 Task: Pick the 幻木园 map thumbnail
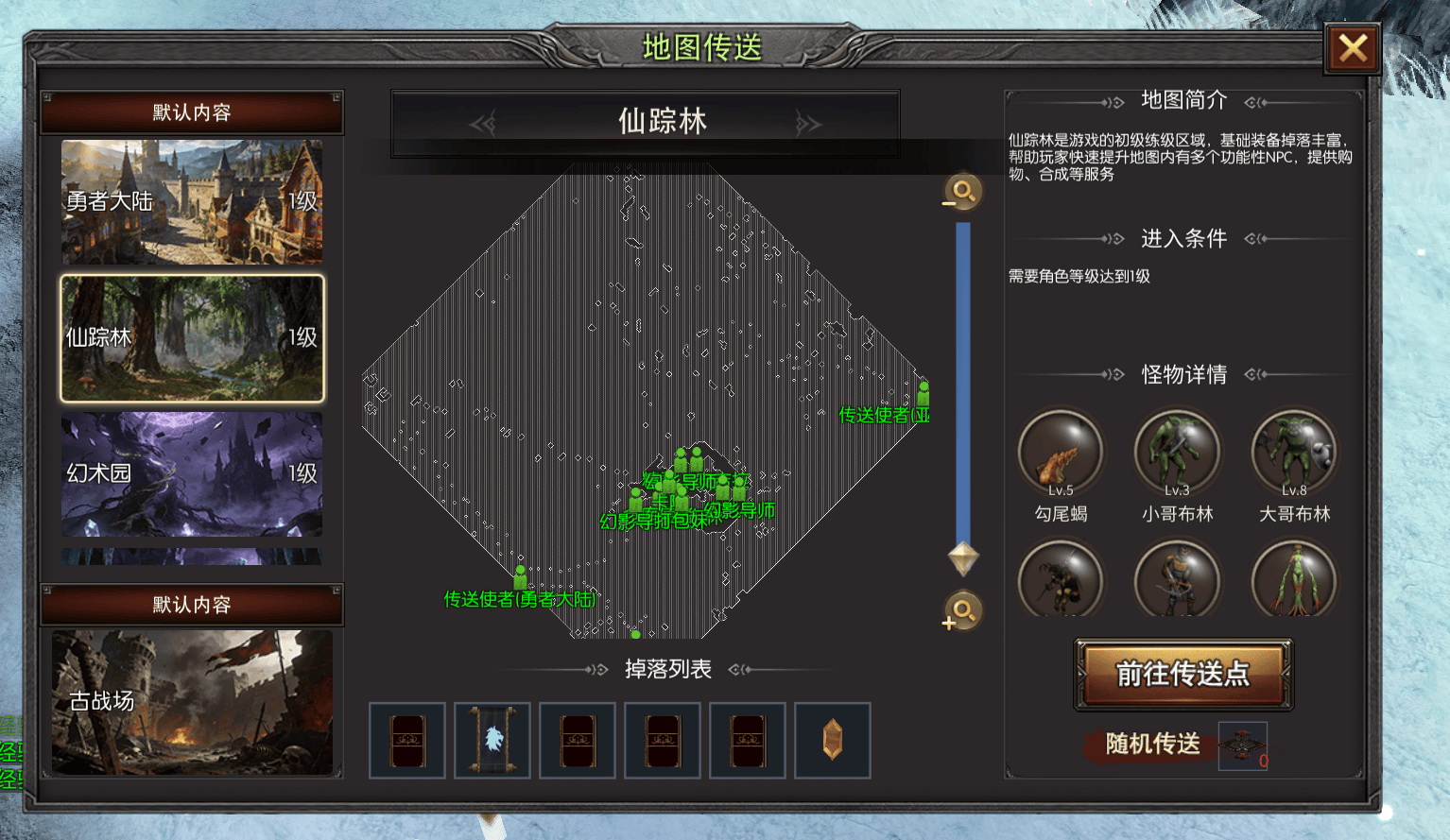pyautogui.click(x=192, y=473)
